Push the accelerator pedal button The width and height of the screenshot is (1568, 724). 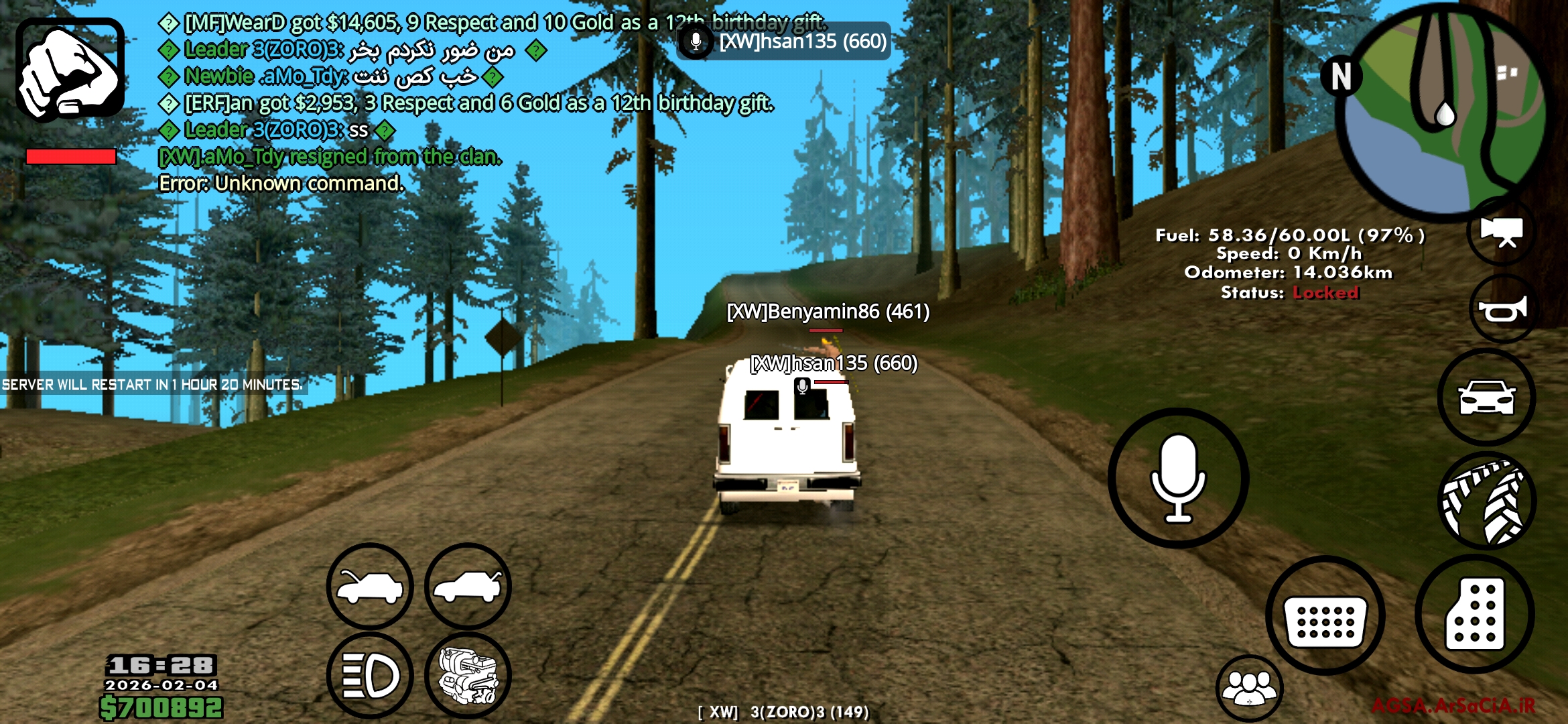click(x=1474, y=614)
